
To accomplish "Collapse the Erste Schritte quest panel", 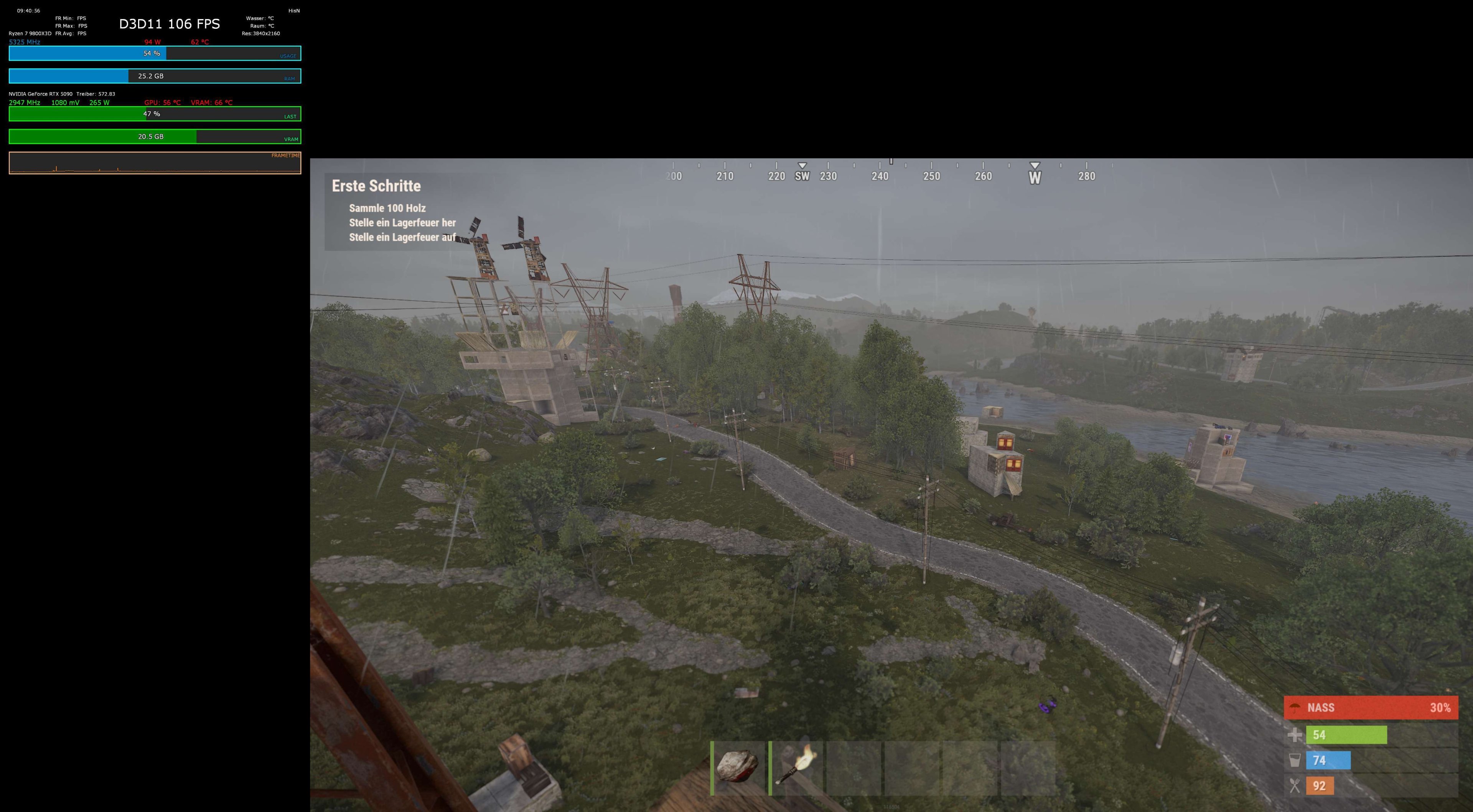I will click(377, 186).
